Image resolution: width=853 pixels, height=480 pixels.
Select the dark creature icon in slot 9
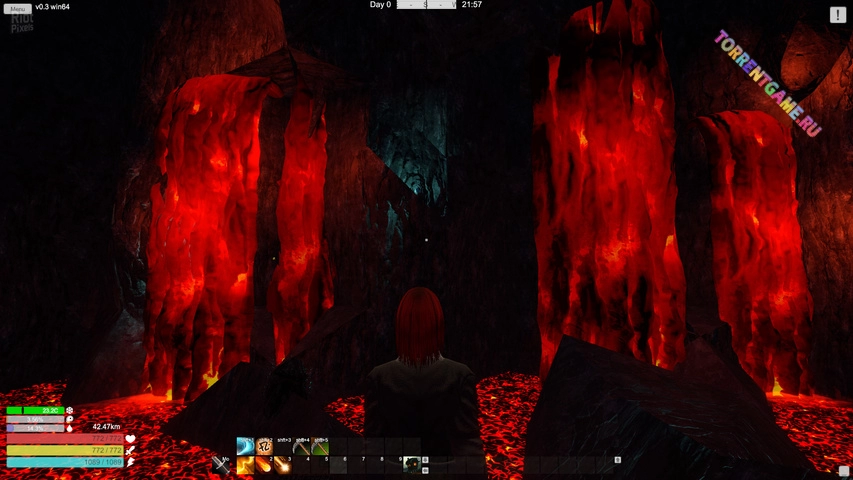tap(411, 465)
